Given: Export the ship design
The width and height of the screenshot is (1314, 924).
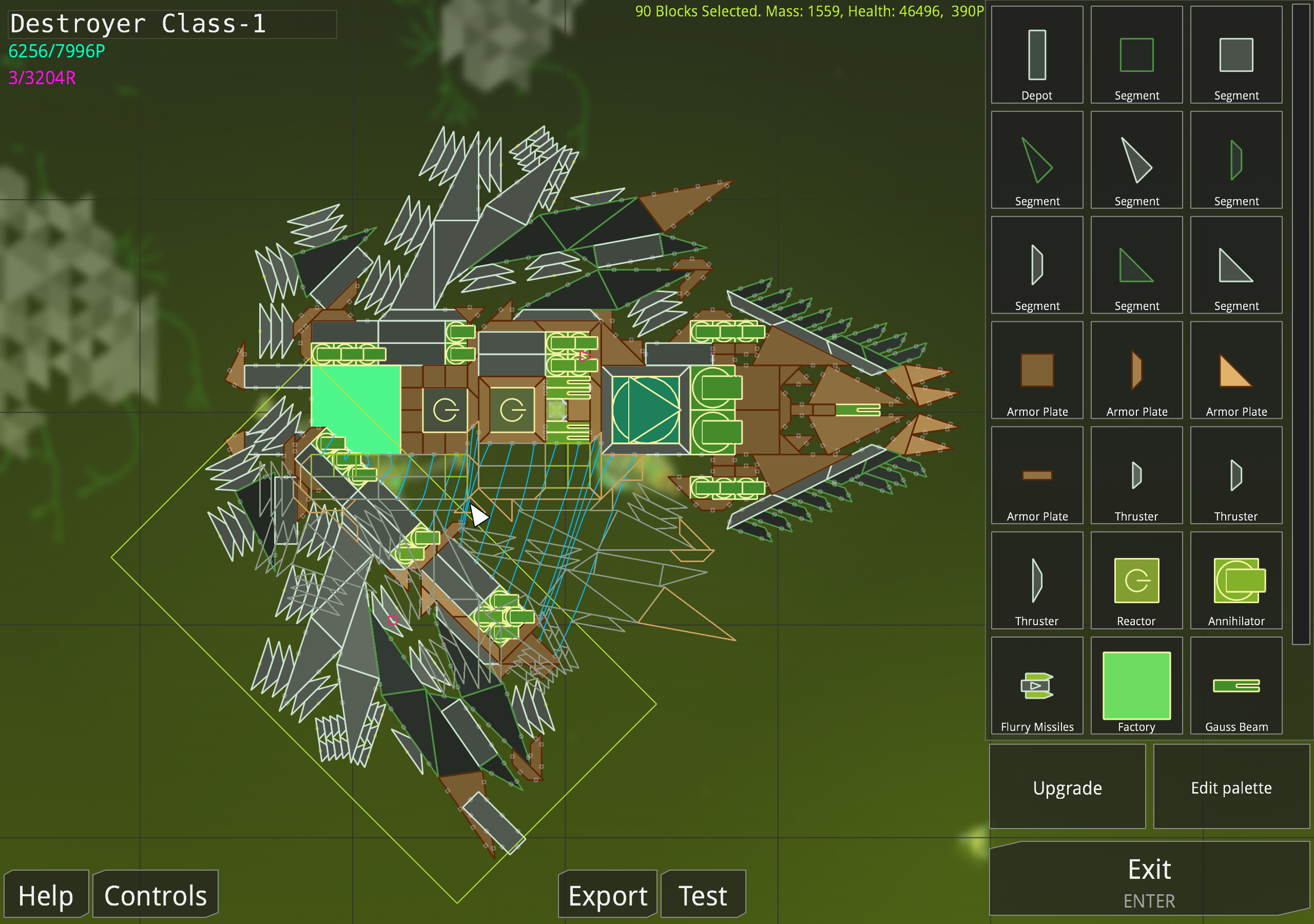Looking at the screenshot, I should click(x=607, y=895).
